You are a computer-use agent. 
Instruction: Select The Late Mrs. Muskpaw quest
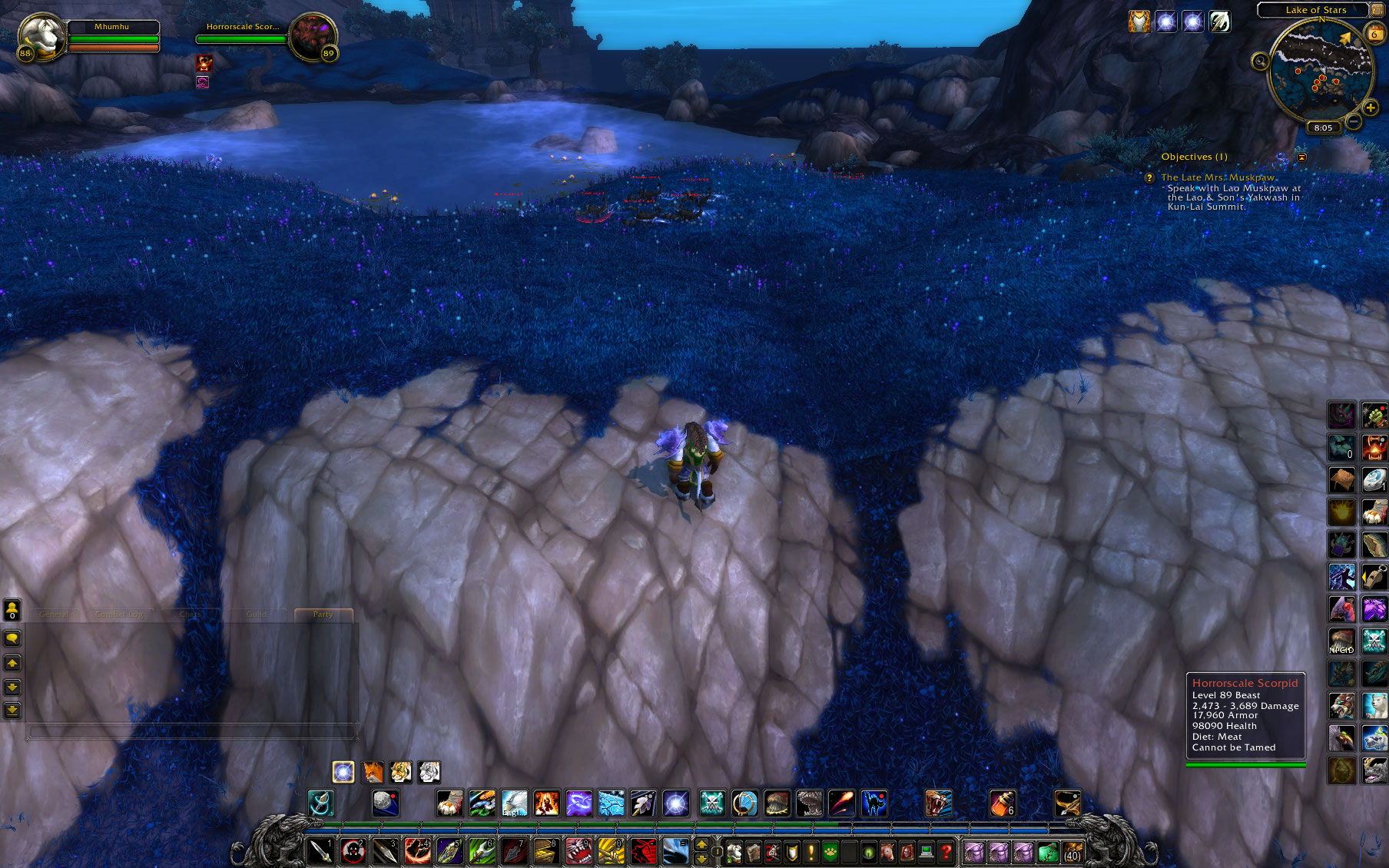pos(1218,177)
